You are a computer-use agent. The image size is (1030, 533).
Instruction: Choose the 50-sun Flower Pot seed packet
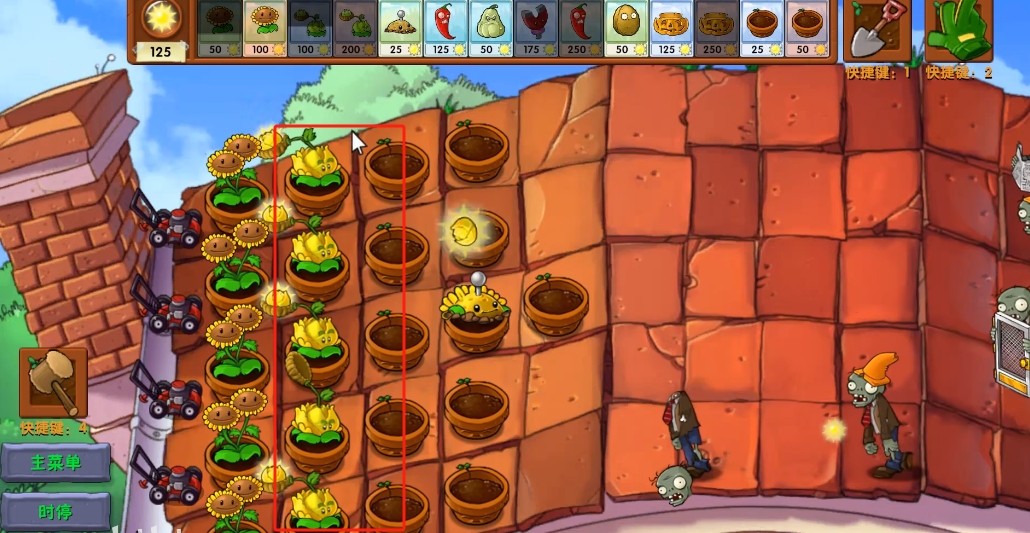click(x=807, y=27)
